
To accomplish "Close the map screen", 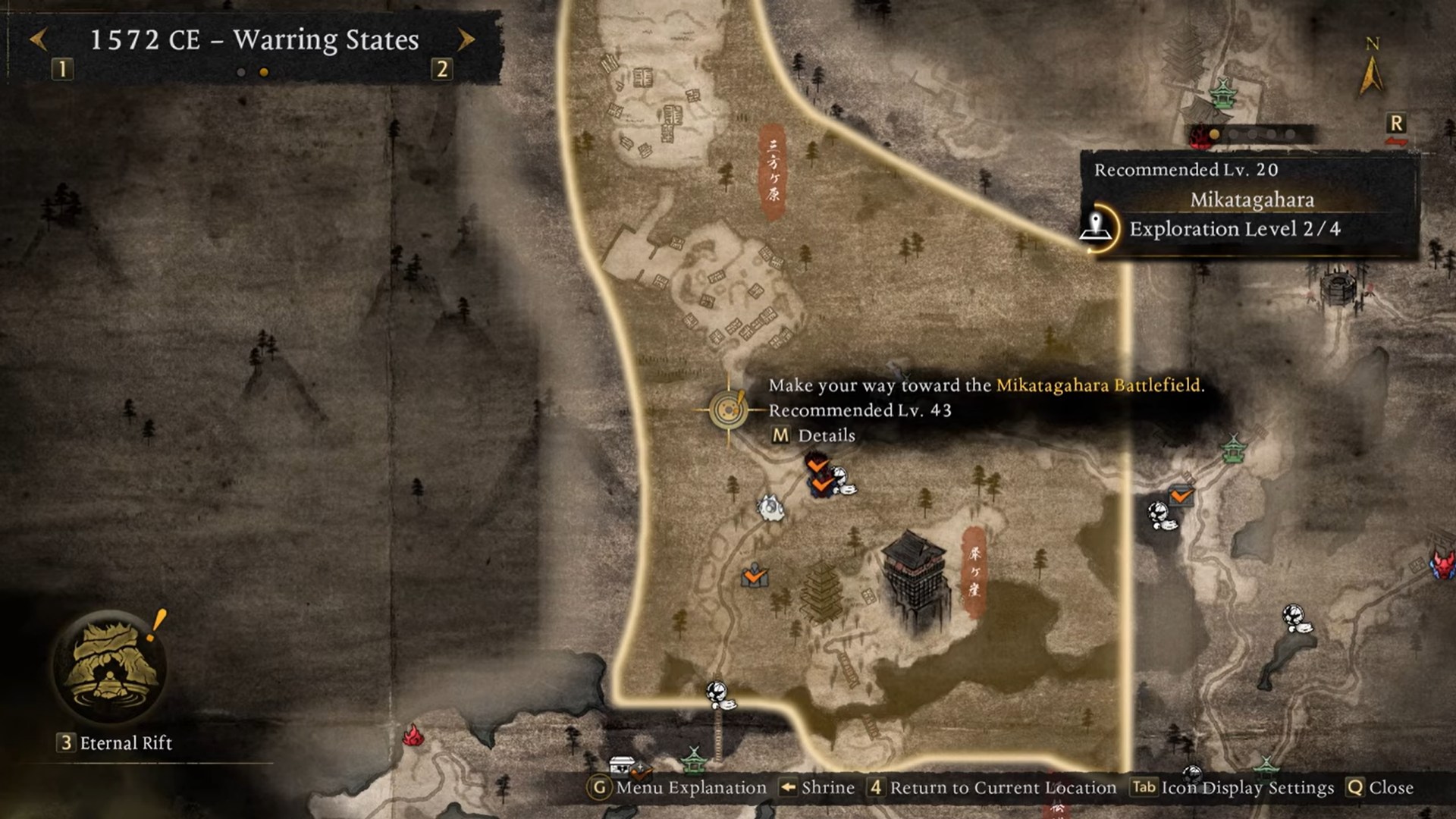I will (x=1379, y=788).
